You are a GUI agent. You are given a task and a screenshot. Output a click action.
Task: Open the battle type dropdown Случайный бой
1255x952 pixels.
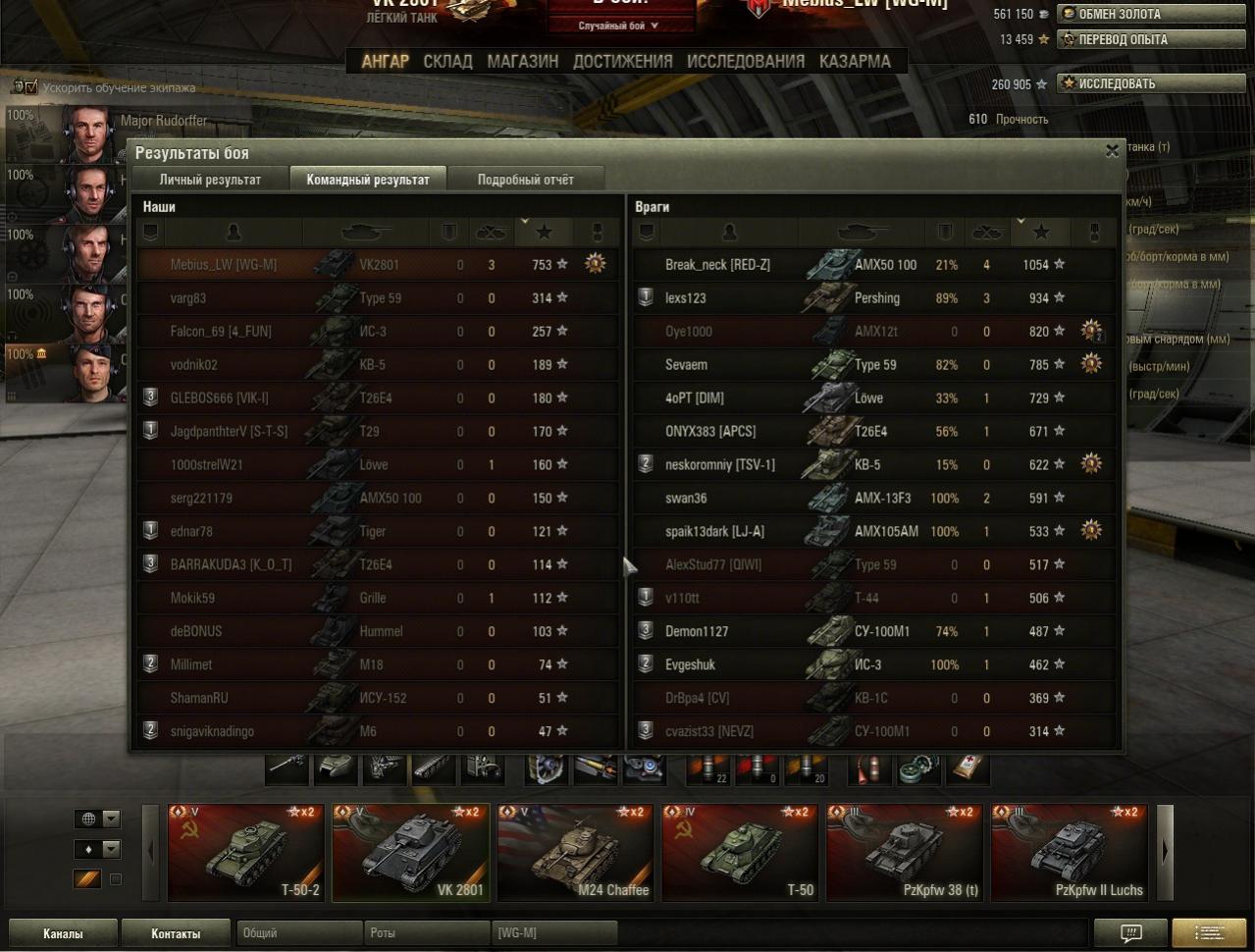point(619,26)
